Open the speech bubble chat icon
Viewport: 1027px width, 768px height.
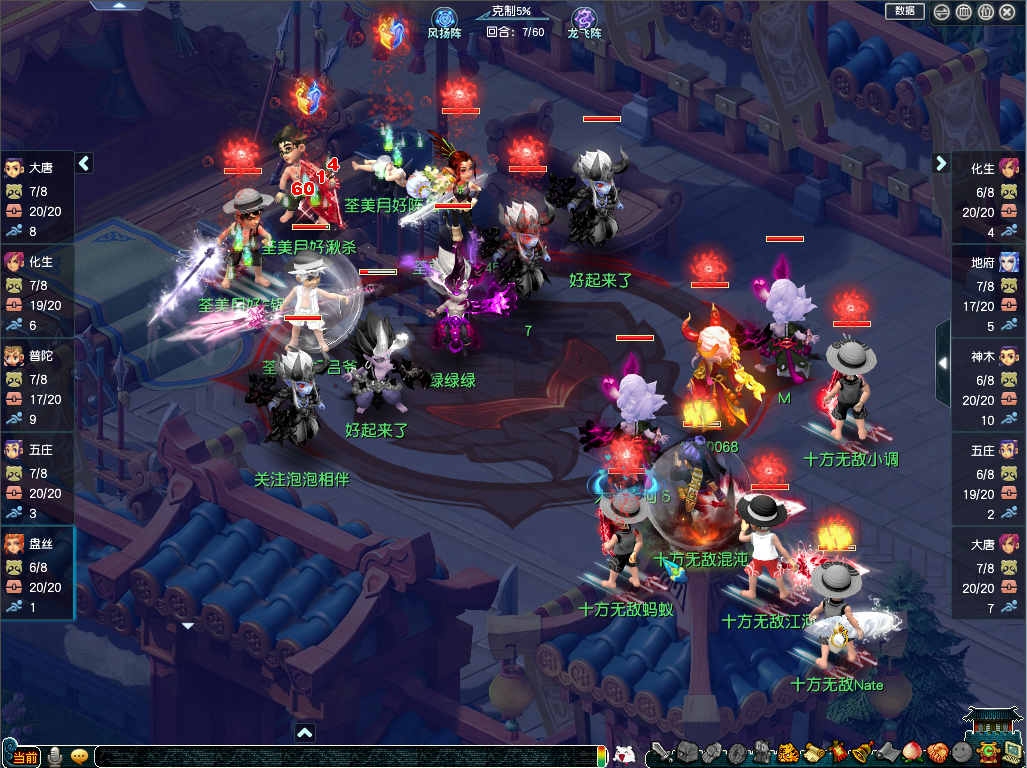80,756
